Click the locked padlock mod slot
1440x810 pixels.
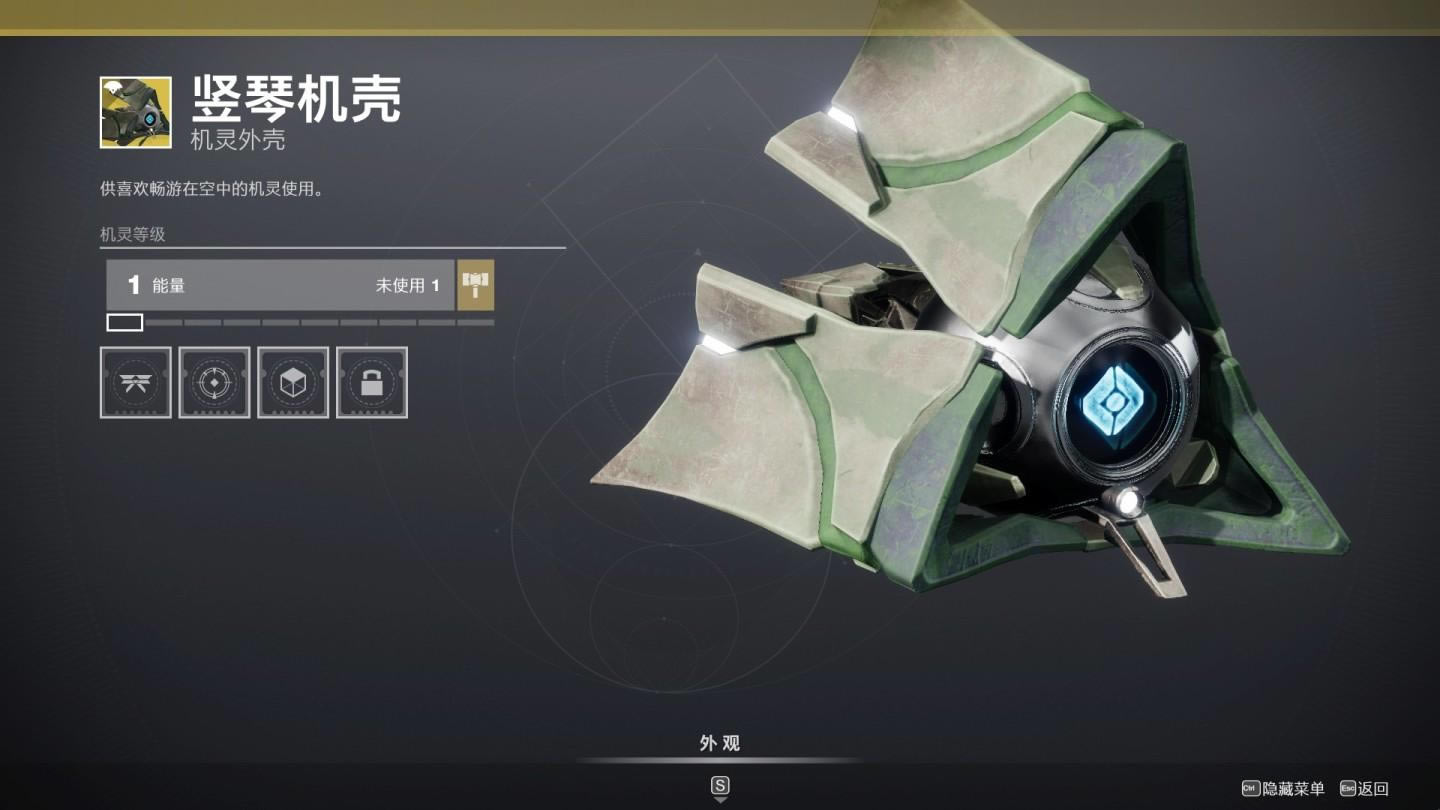coord(372,382)
